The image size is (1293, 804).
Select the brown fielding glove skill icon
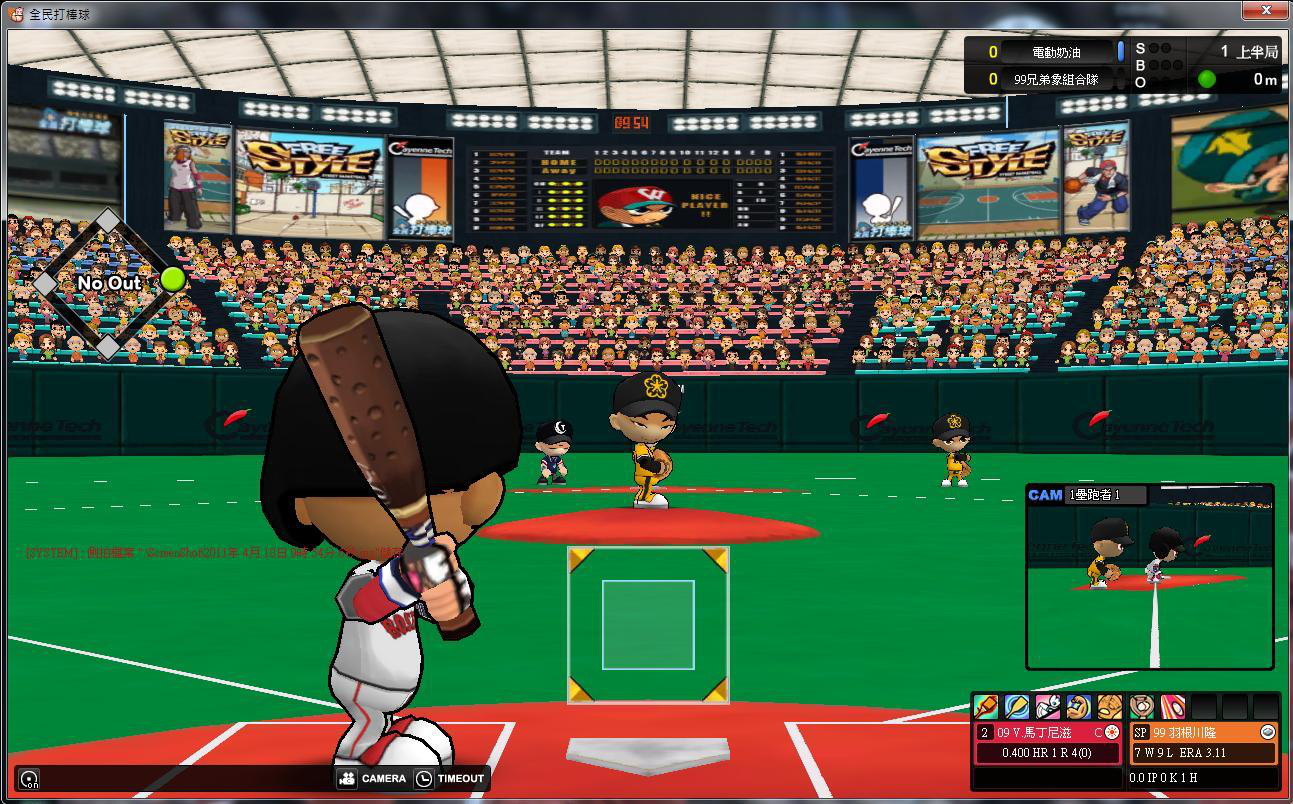tap(1110, 707)
